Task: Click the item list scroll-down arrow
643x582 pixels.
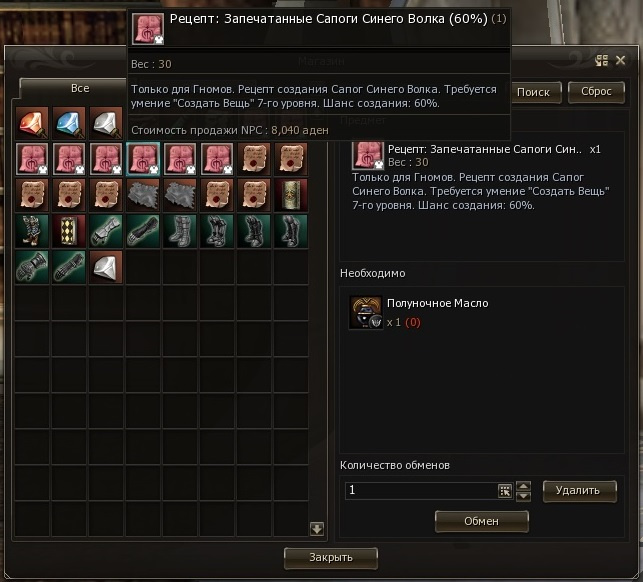Action: [x=317, y=529]
